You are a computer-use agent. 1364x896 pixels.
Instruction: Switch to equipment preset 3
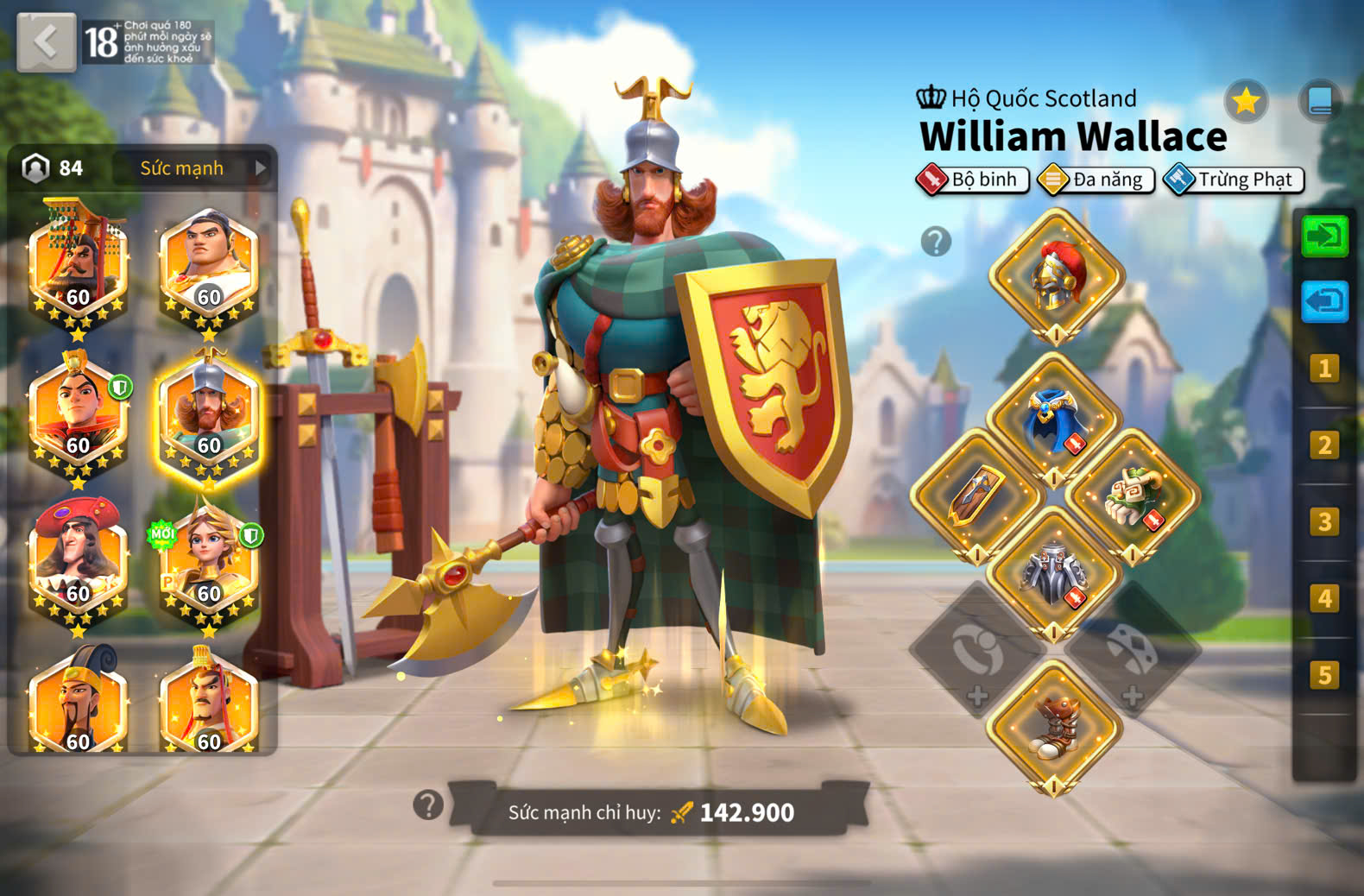(x=1324, y=522)
